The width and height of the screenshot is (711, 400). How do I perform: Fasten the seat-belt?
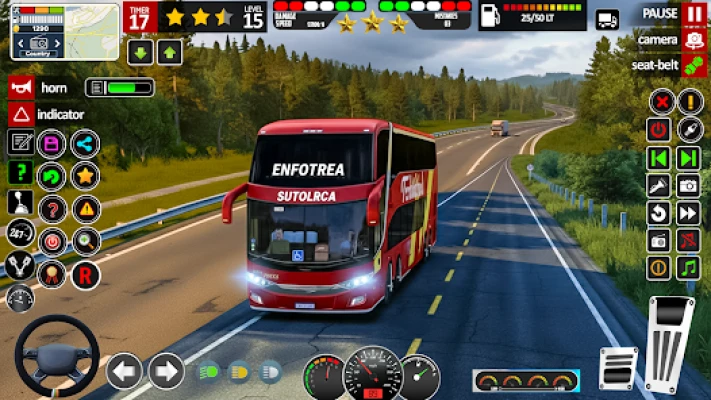(695, 65)
